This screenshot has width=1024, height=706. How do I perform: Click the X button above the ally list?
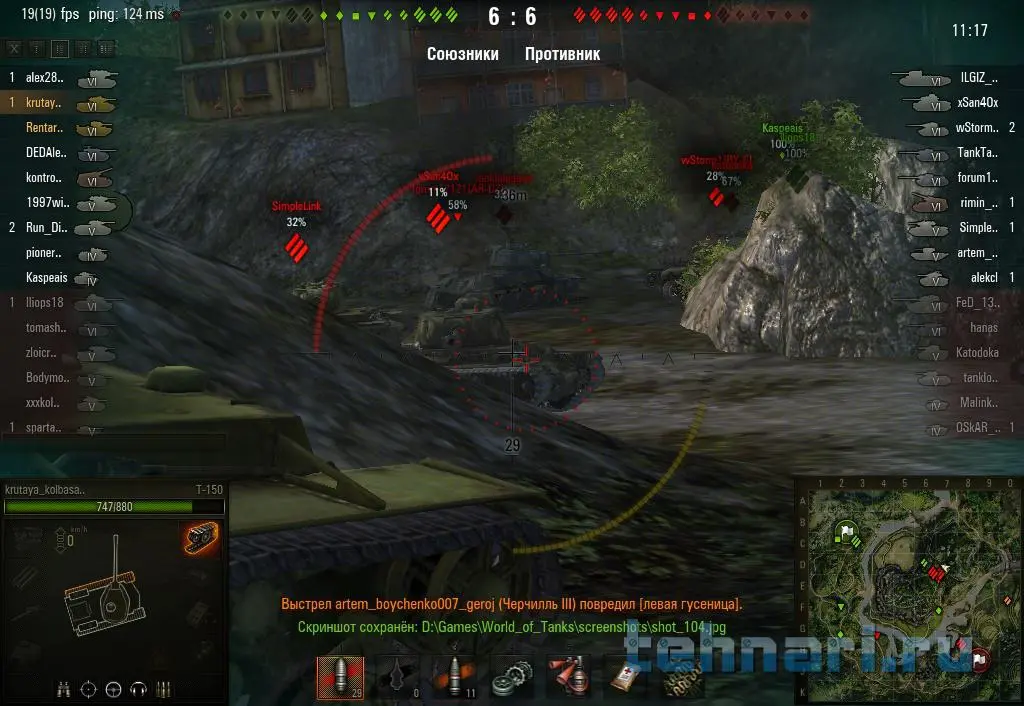pyautogui.click(x=14, y=48)
